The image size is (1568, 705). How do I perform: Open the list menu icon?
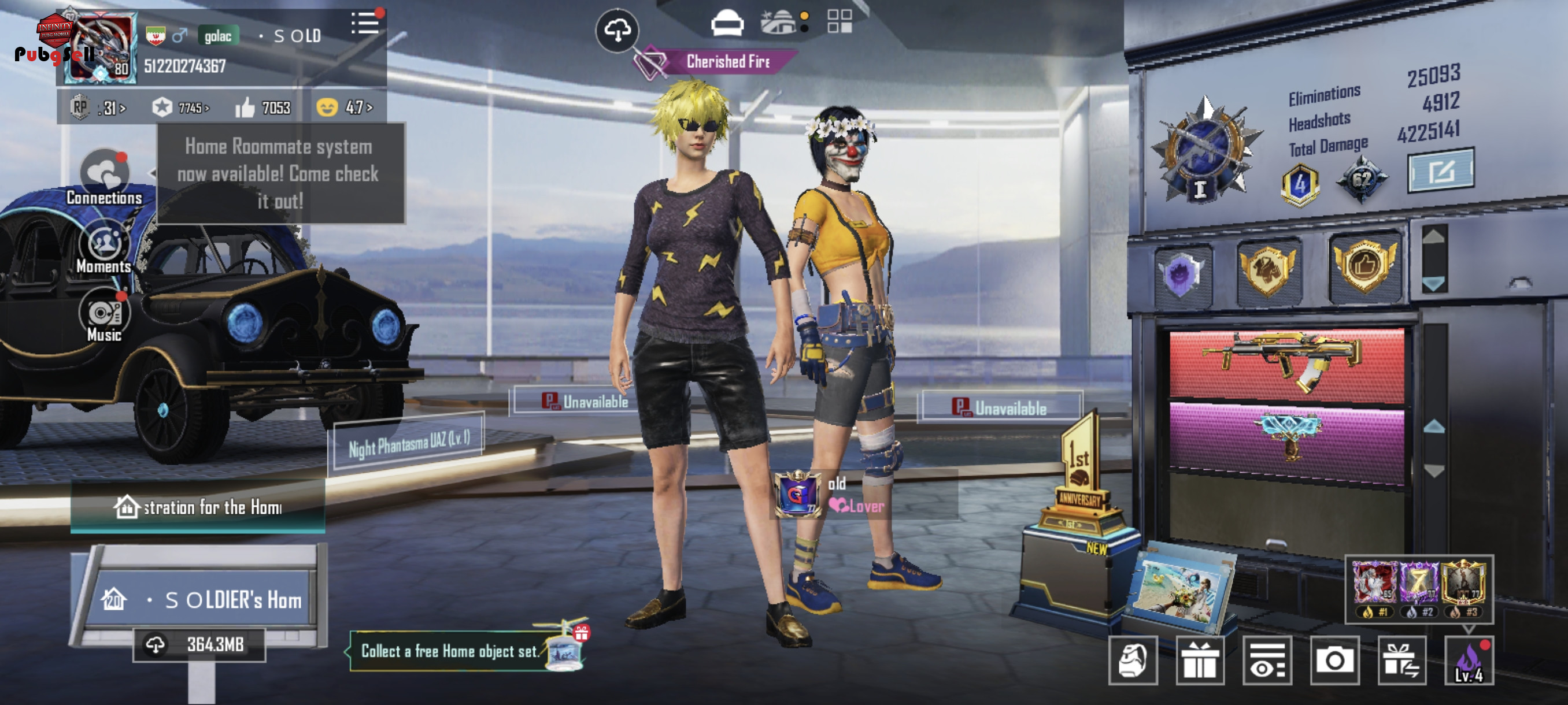[x=365, y=24]
